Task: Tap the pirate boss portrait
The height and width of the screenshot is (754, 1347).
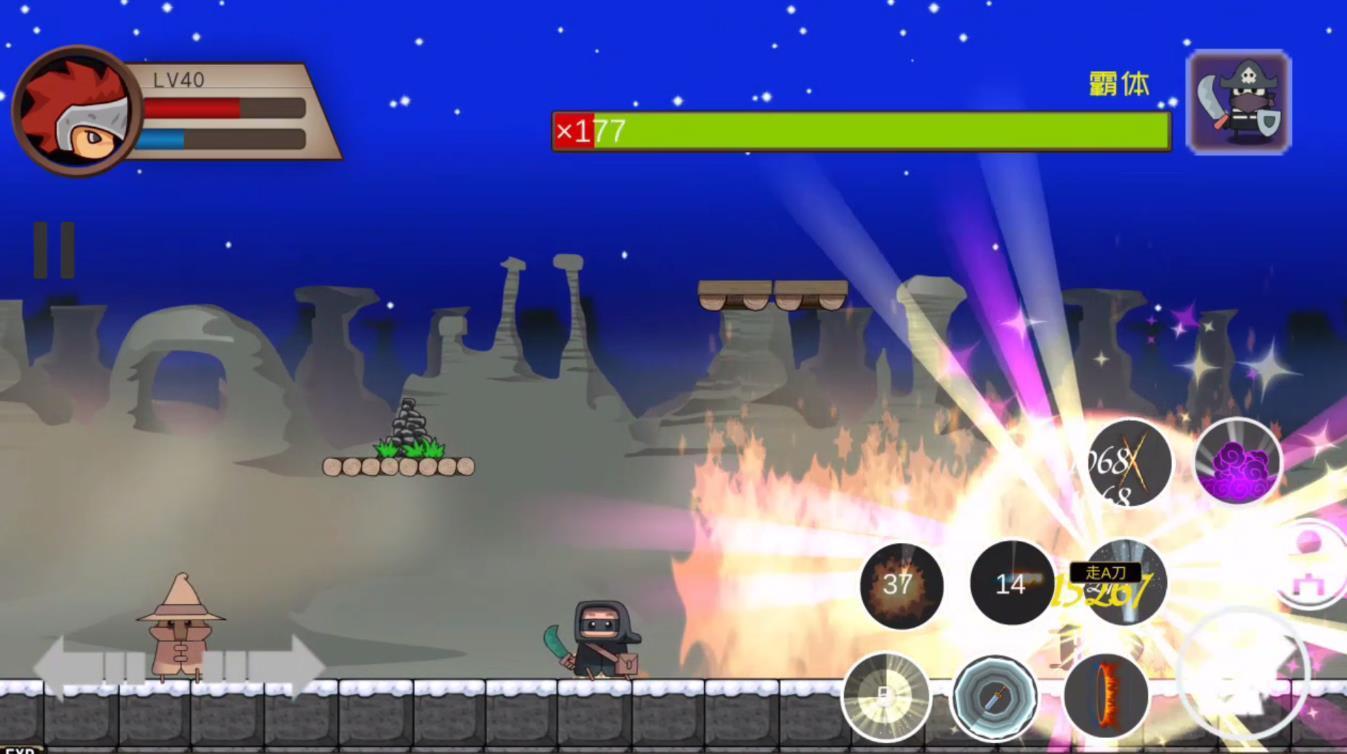Action: click(x=1238, y=103)
